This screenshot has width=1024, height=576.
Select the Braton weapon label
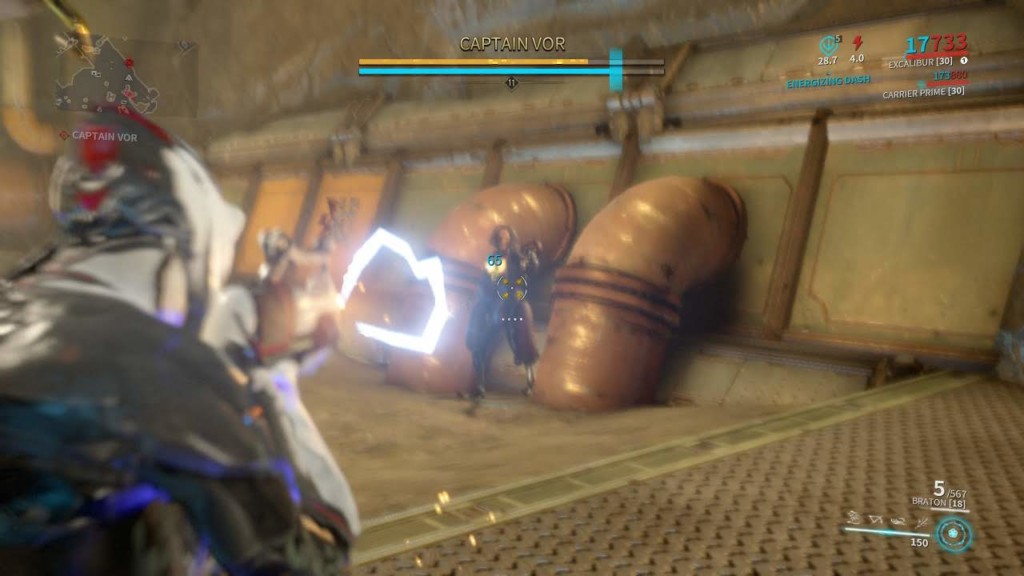(x=937, y=500)
